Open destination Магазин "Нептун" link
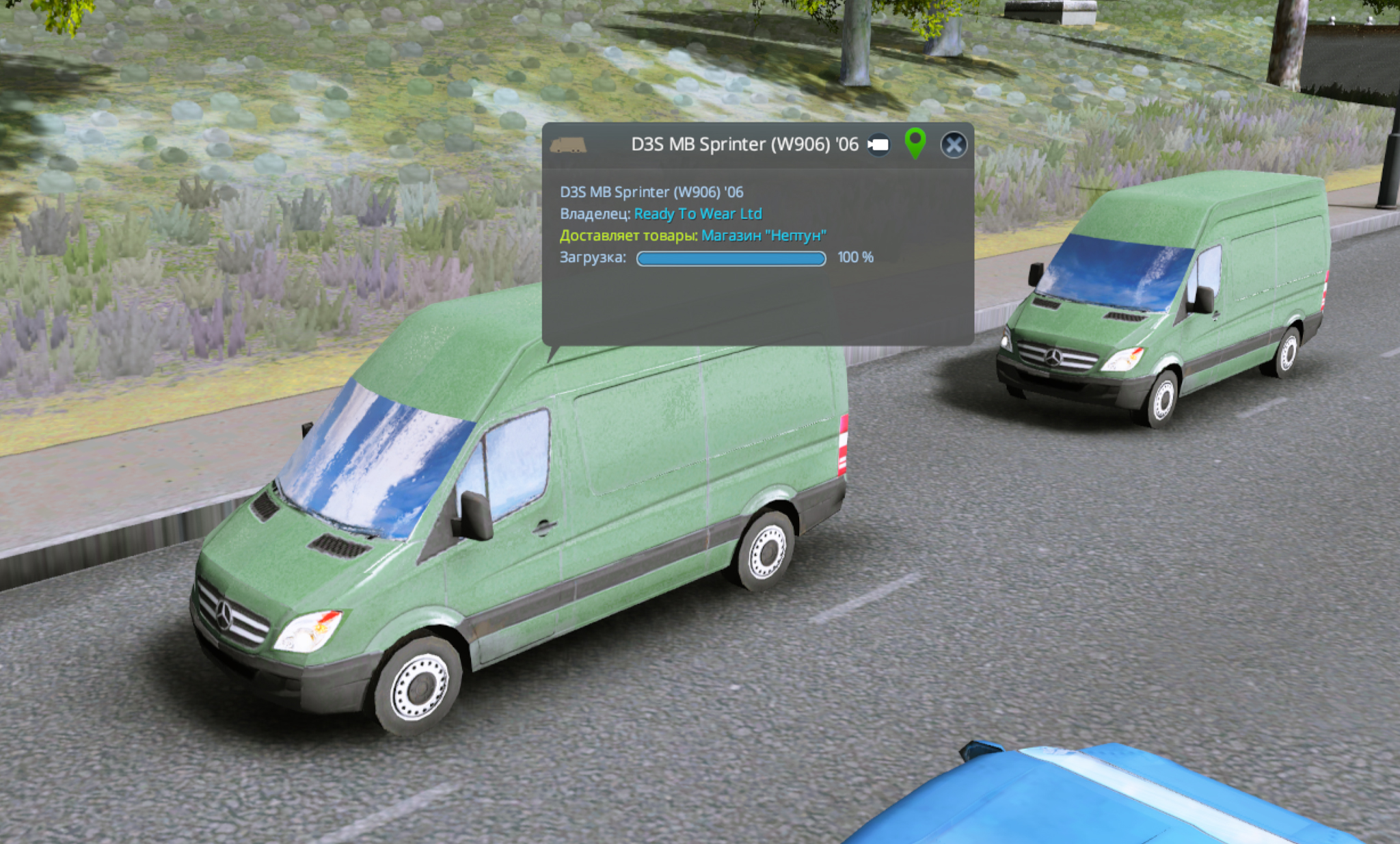 (763, 236)
